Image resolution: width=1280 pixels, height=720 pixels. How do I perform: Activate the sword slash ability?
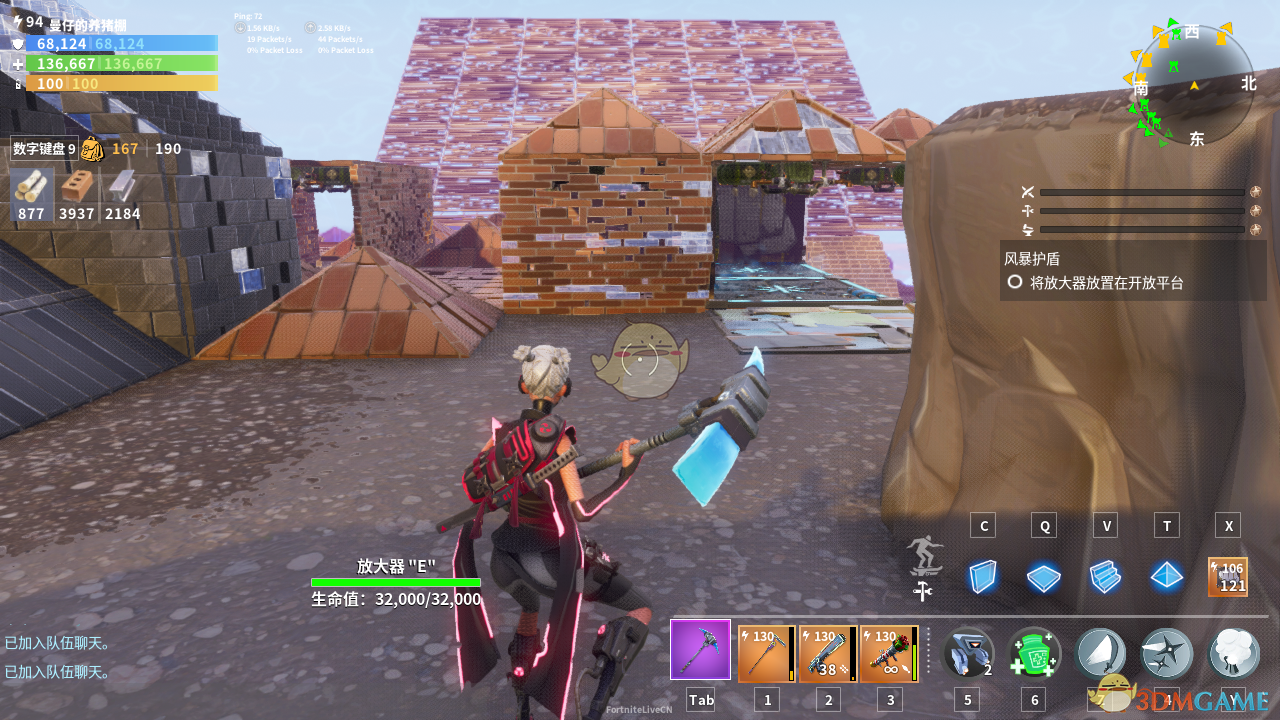tap(1100, 654)
